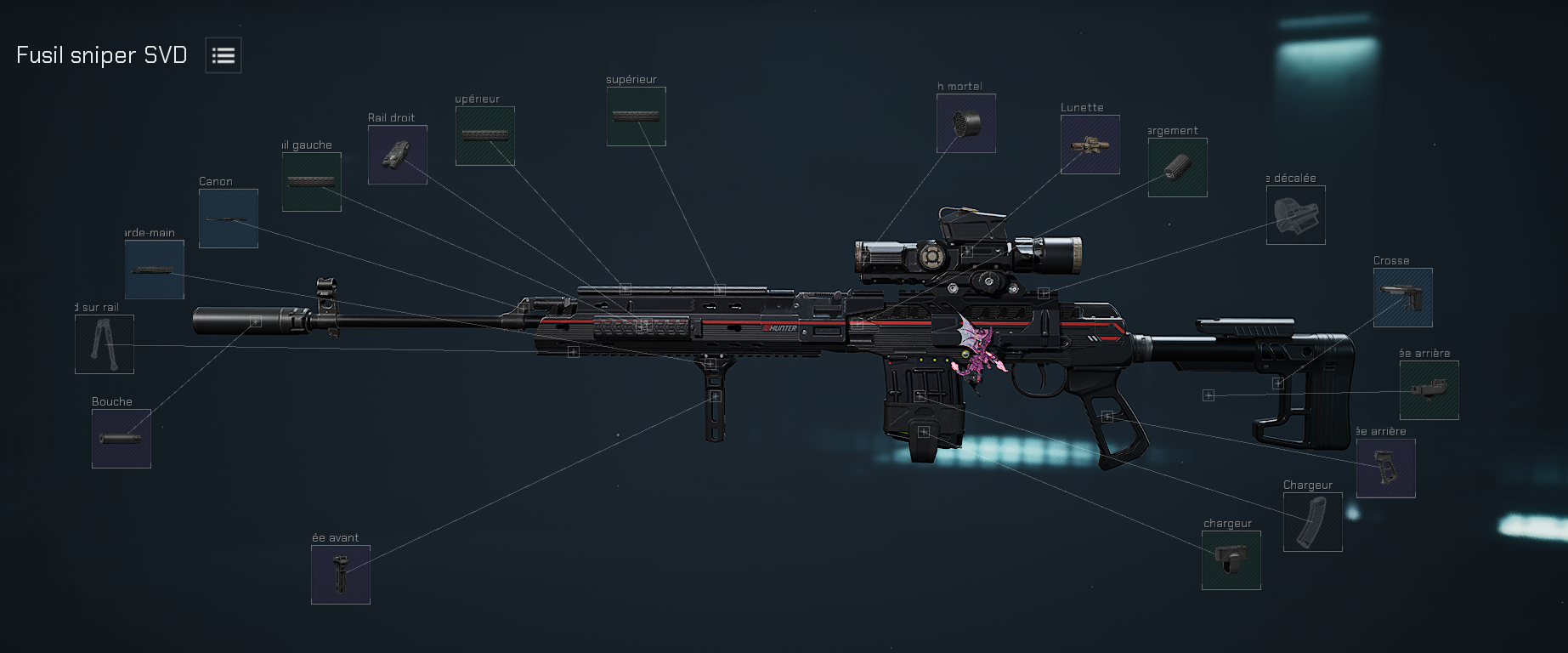Select the poignée arrière pistol grip slot

1386,469
